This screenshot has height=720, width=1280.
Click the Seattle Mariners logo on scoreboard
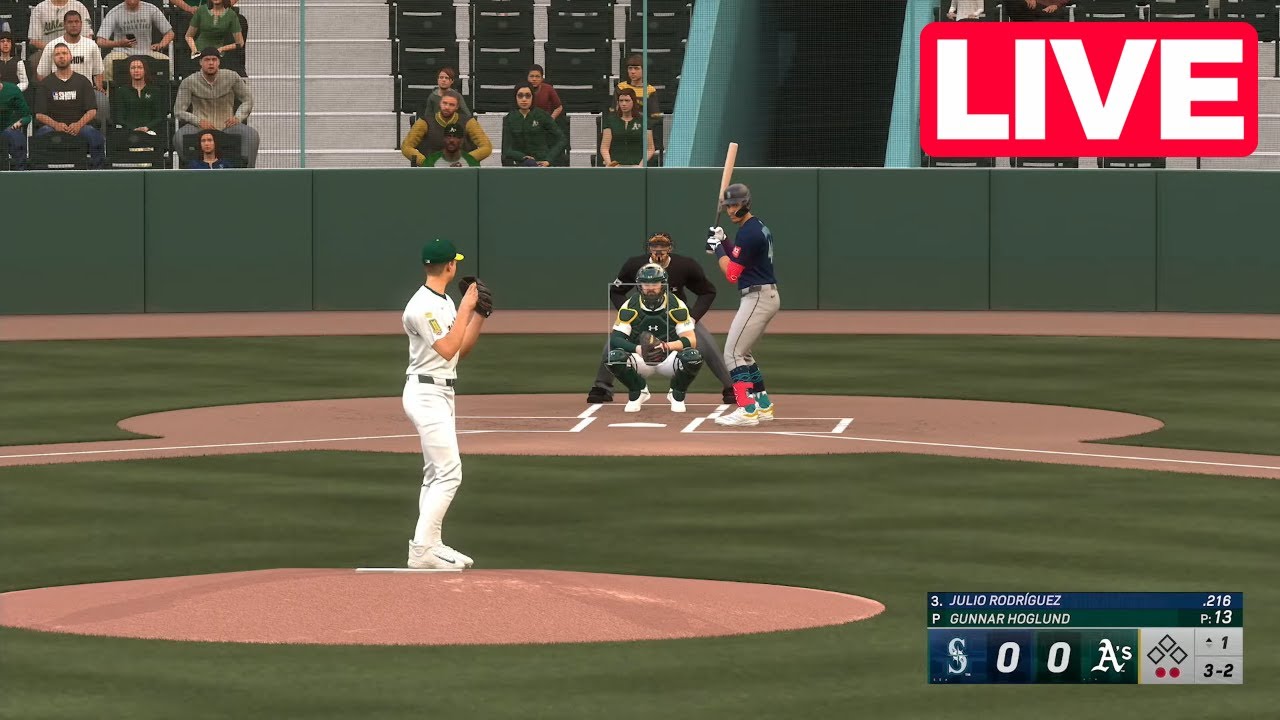click(956, 658)
